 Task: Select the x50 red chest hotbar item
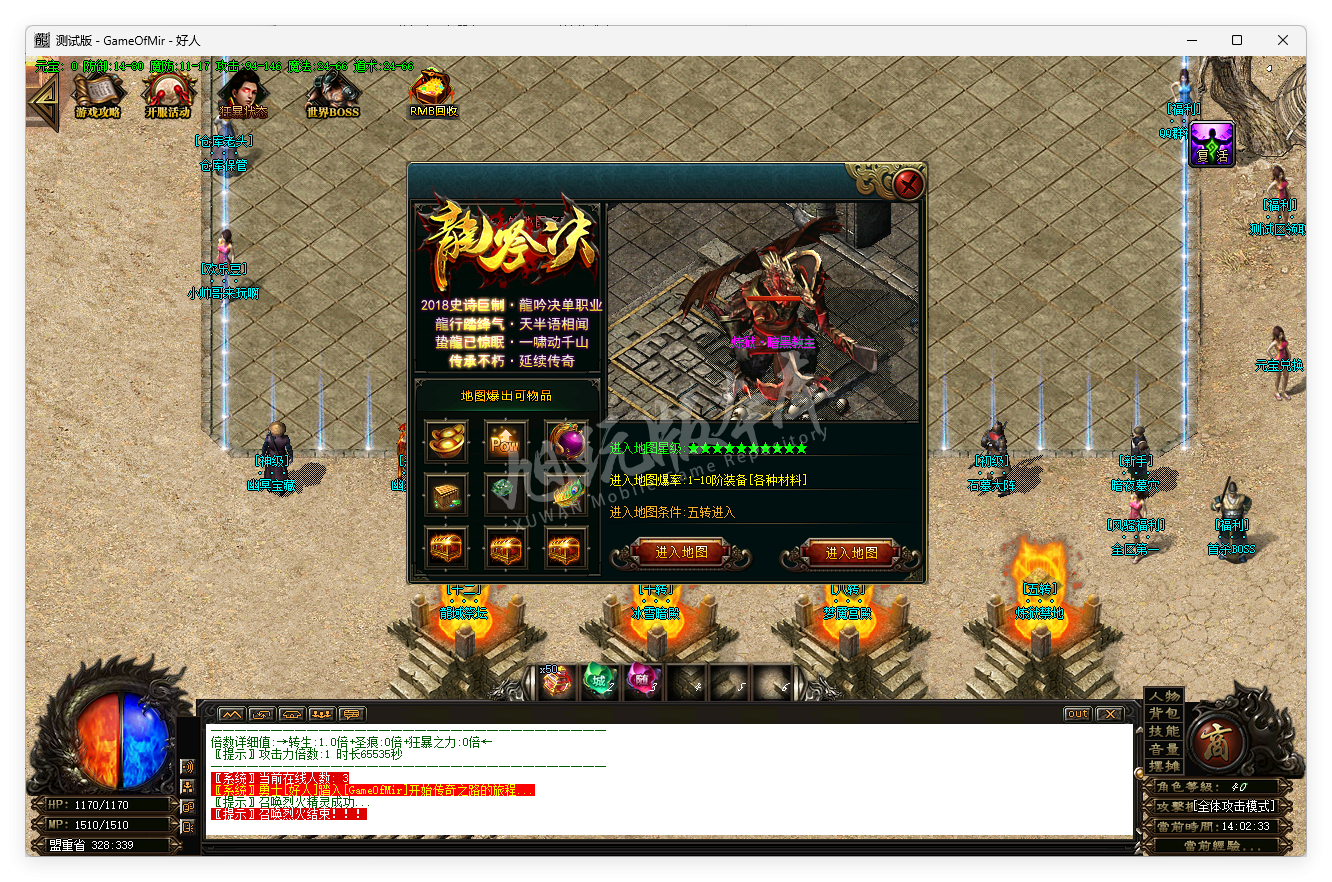(557, 681)
